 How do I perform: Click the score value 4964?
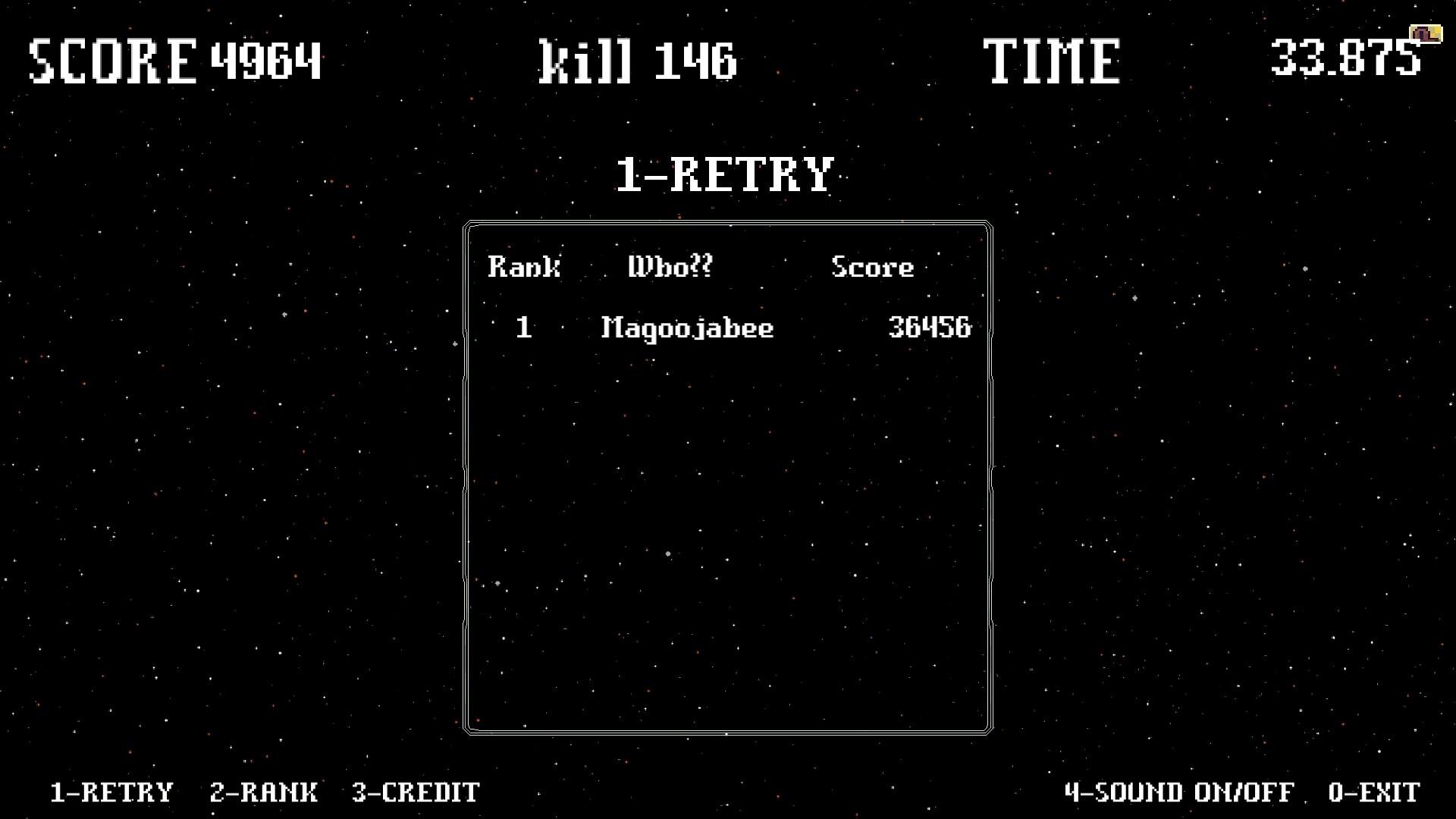click(x=267, y=61)
